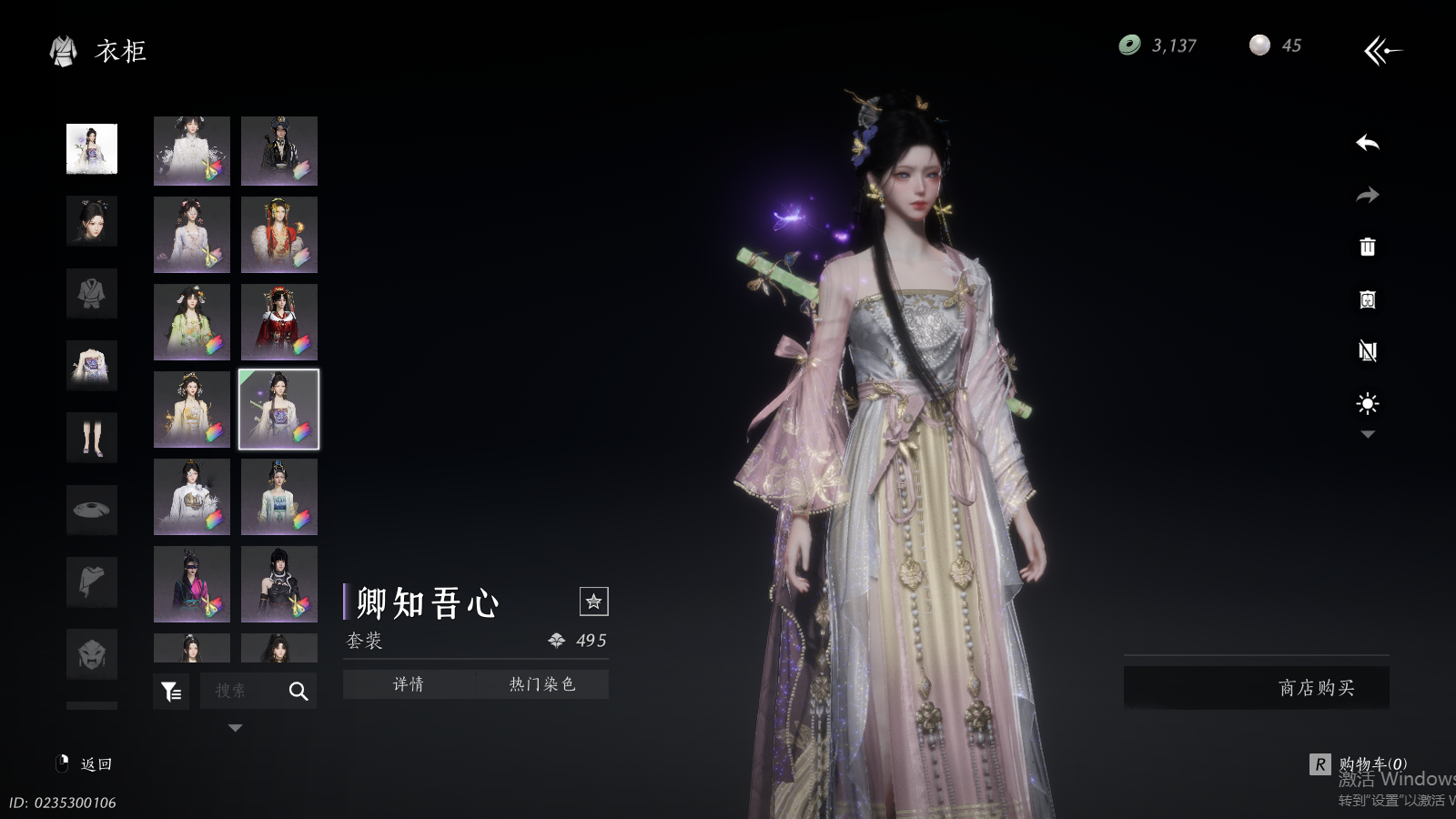1456x819 pixels.
Task: Exit wardrobe with the top-right back arrow
Action: pos(1382,50)
